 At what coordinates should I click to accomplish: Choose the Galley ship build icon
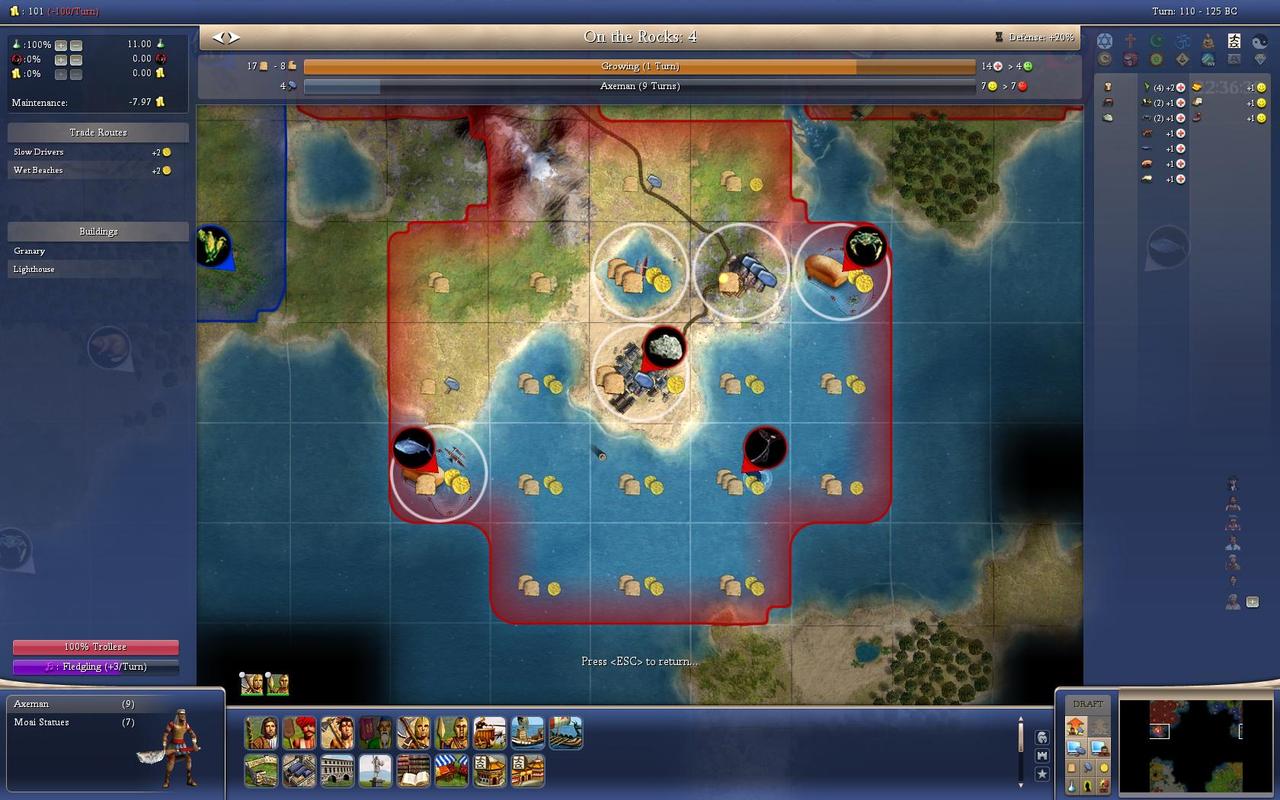point(565,733)
